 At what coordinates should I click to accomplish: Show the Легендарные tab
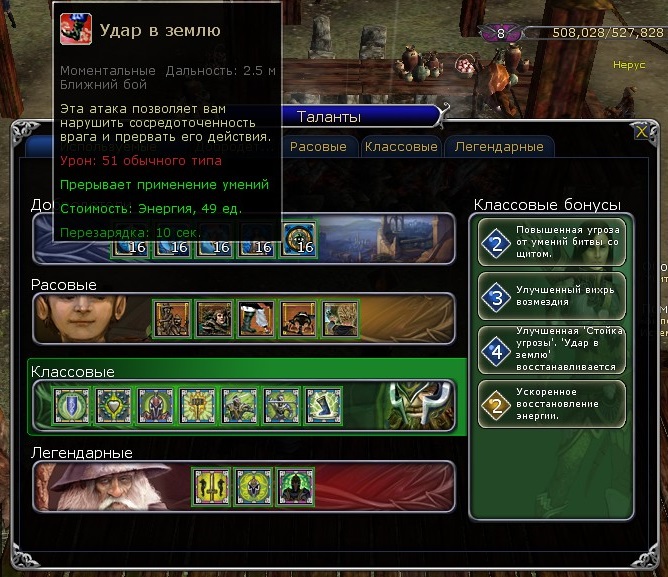point(499,146)
